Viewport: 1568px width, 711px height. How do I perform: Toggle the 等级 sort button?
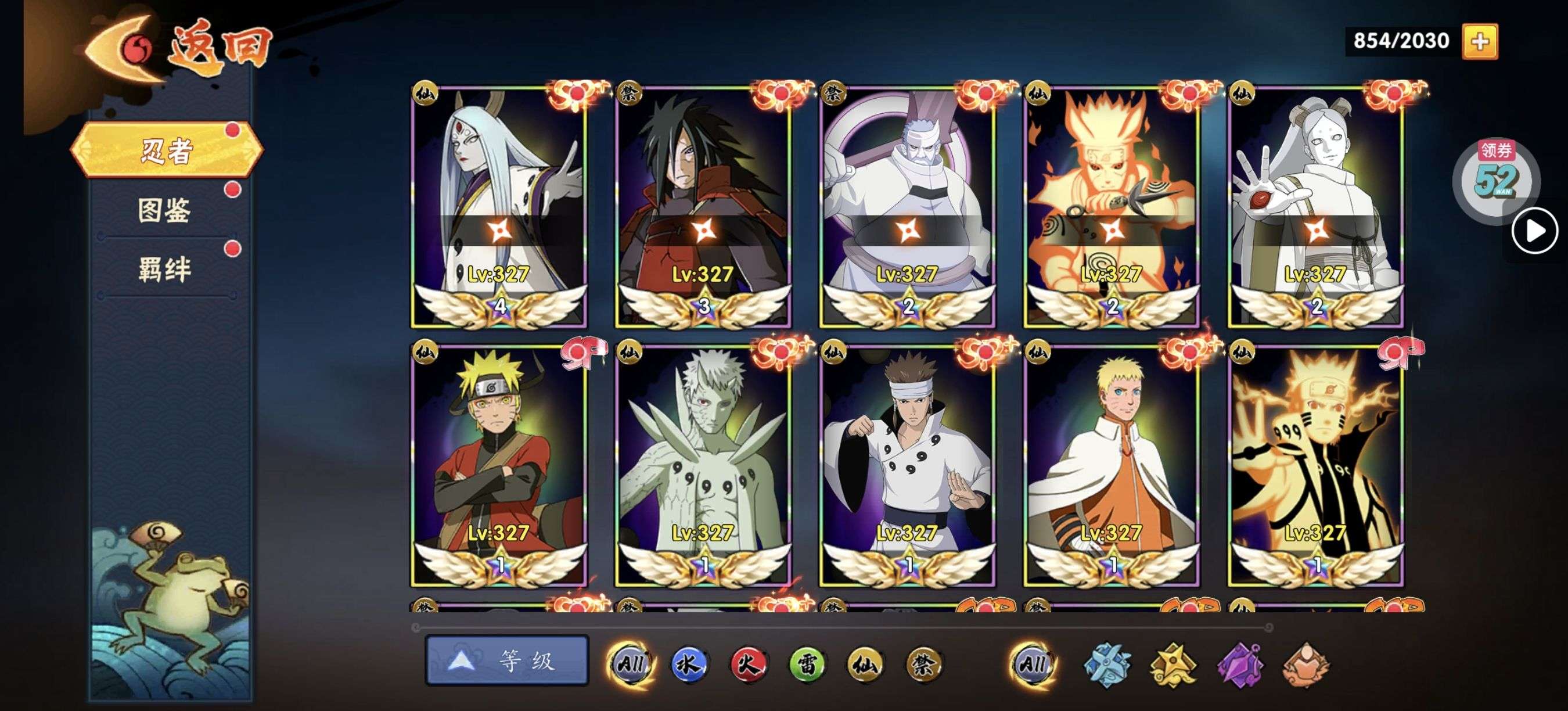pos(506,660)
